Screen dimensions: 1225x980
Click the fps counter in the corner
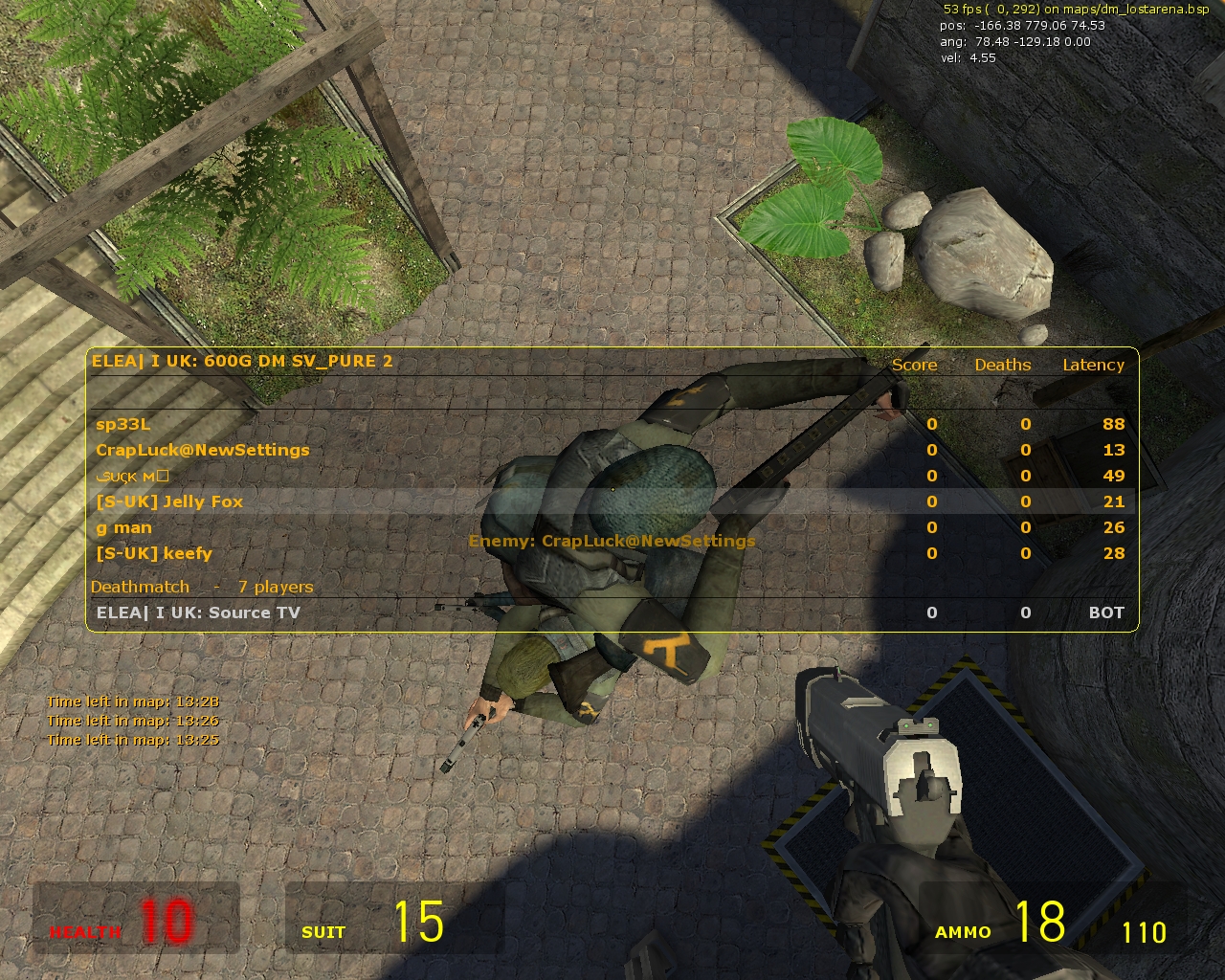[x=967, y=9]
